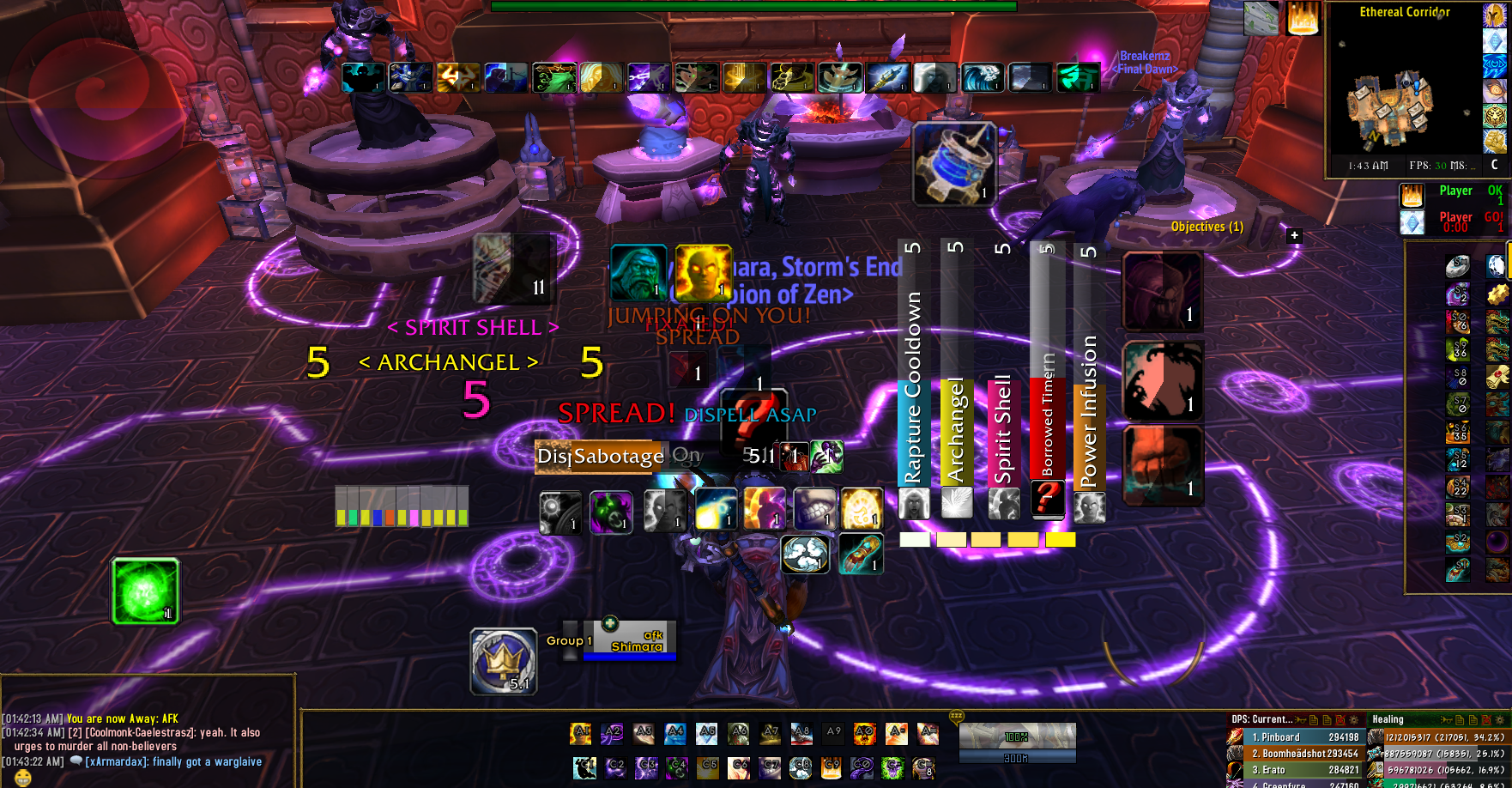Use the action button labeled A5
The height and width of the screenshot is (788, 1512).
706,734
